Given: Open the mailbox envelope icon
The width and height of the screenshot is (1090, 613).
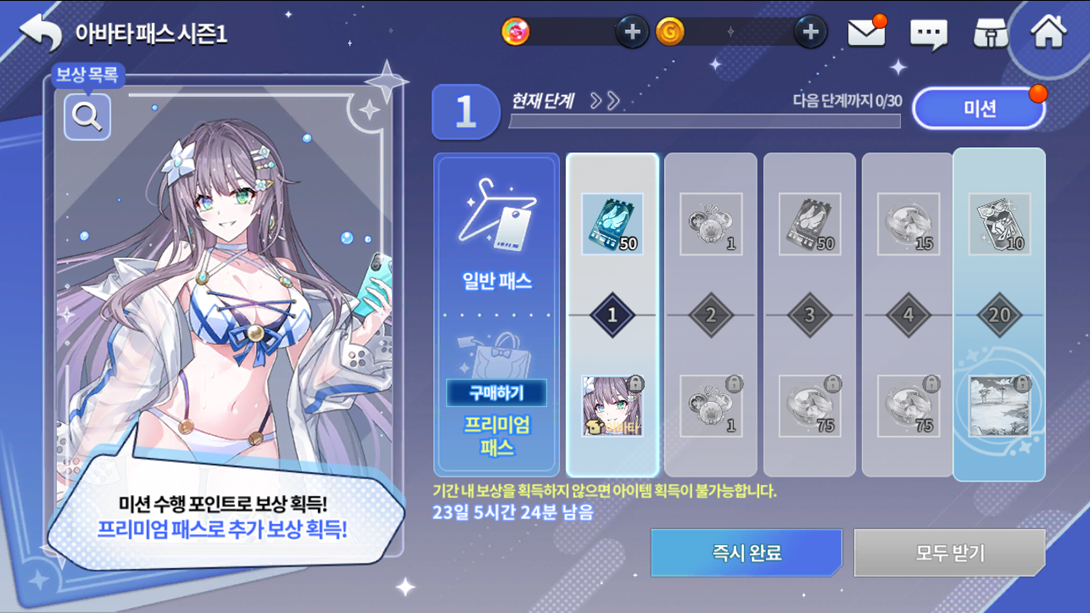Looking at the screenshot, I should 866,33.
